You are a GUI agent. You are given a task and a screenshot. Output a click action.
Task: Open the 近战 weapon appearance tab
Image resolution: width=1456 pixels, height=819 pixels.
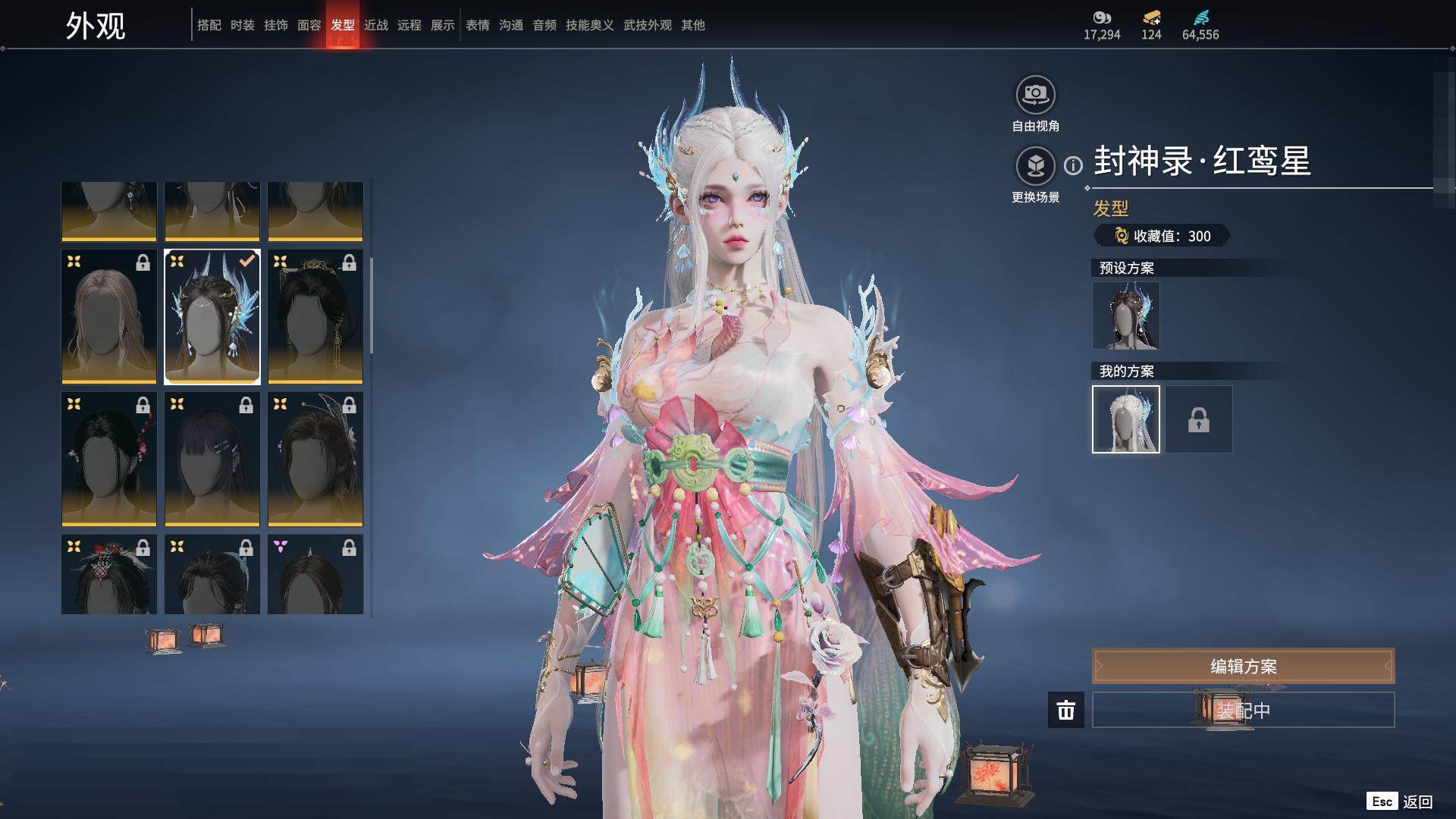(x=376, y=25)
